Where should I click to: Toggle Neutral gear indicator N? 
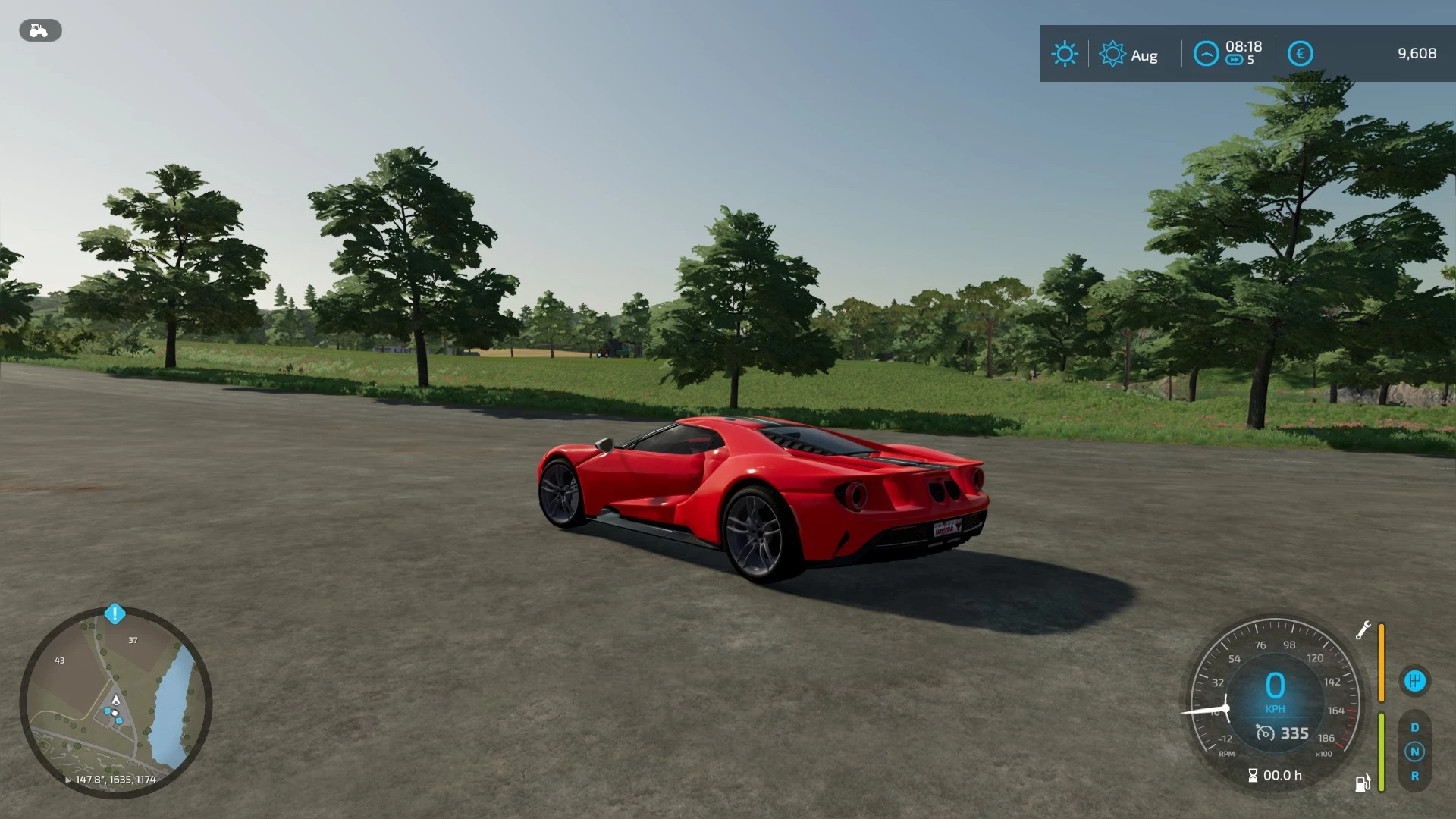point(1414,751)
